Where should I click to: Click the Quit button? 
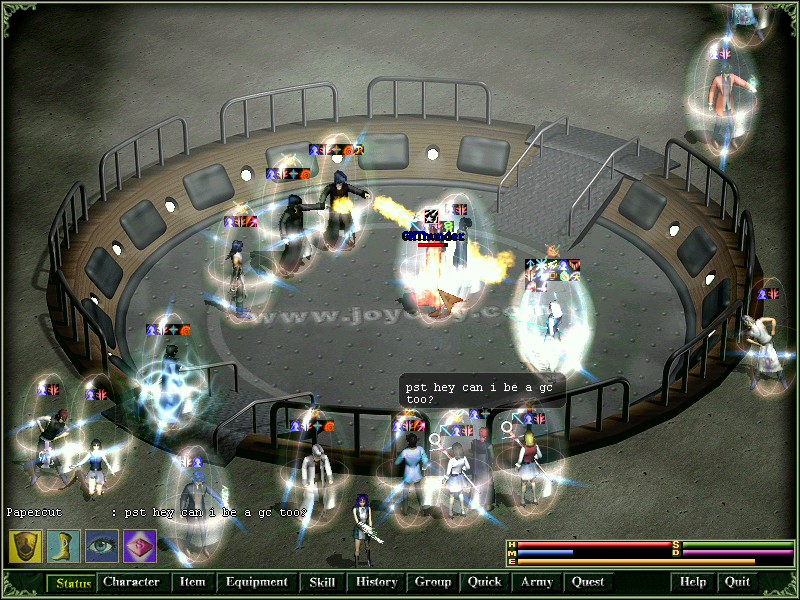[737, 582]
